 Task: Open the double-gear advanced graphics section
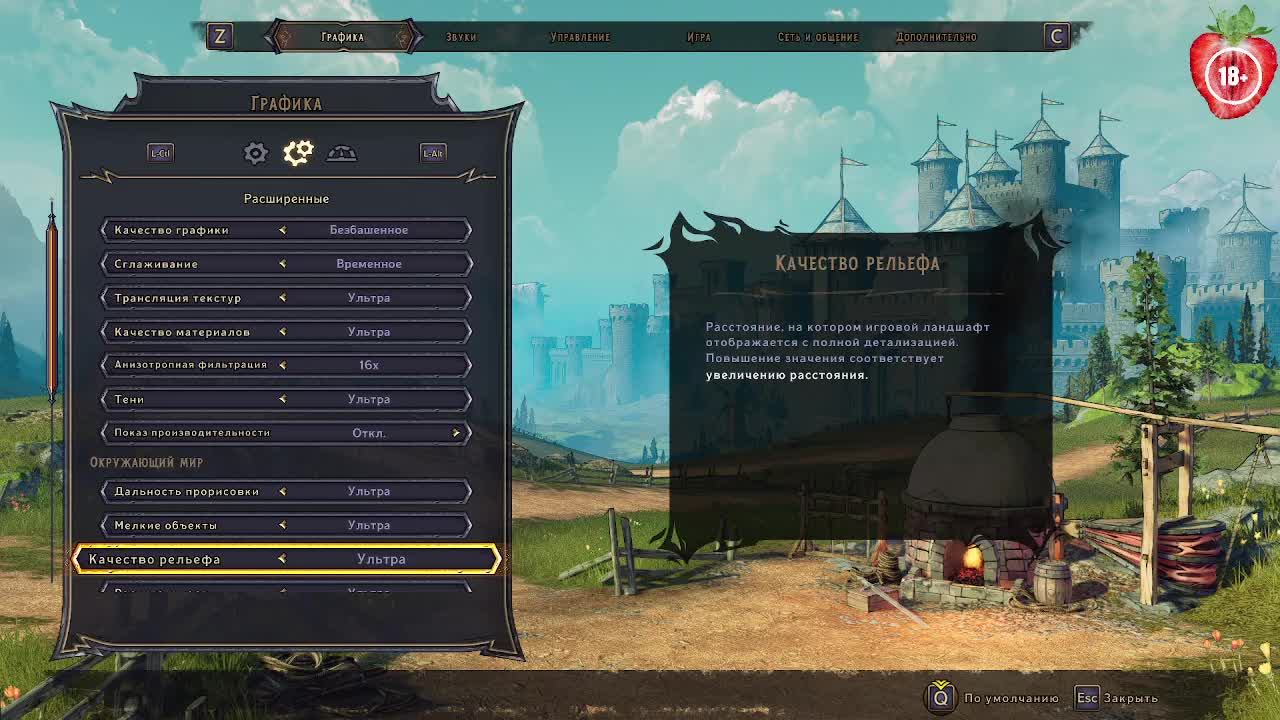pos(298,152)
